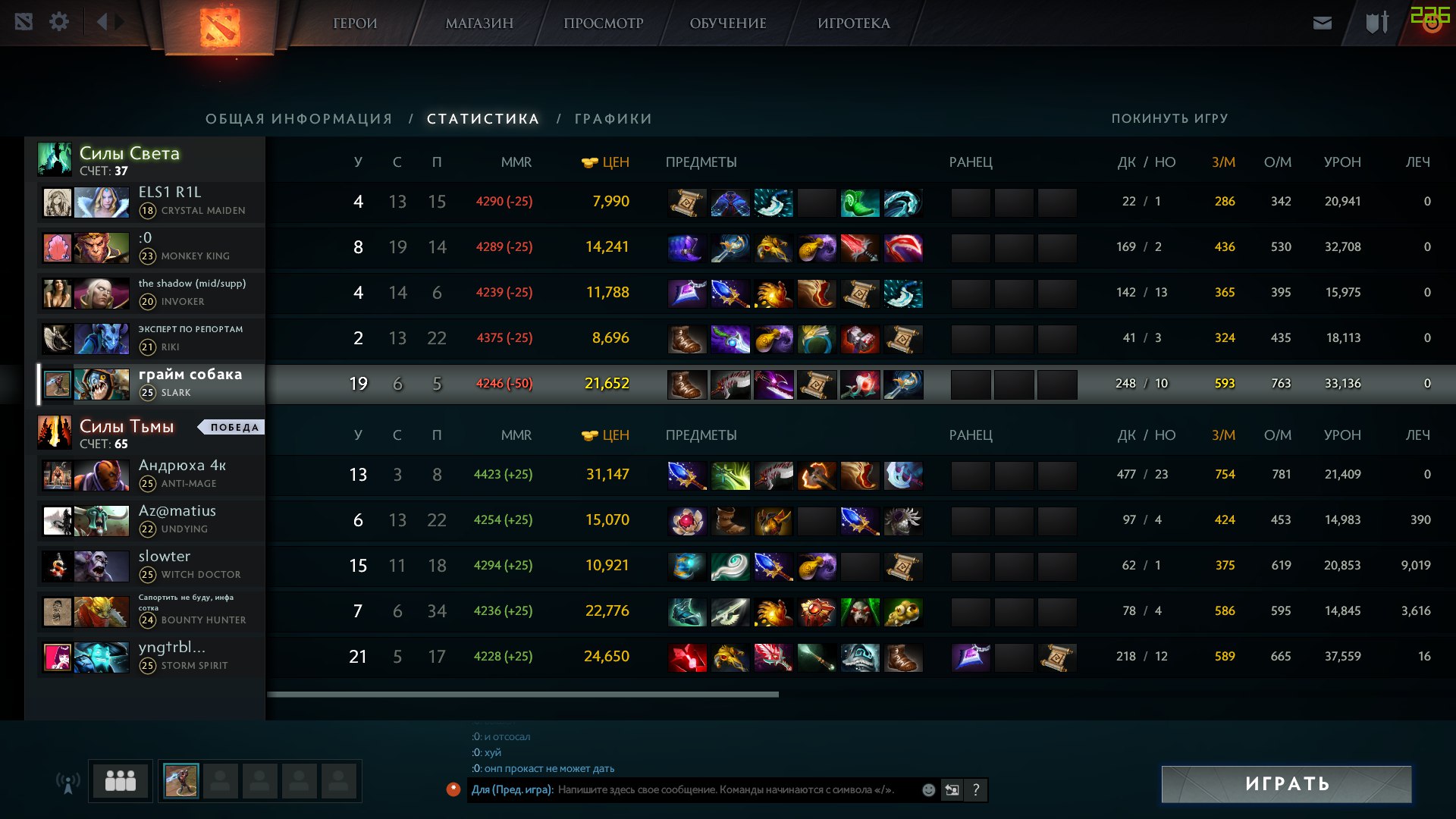Switch to the ГРАФИКИ tab
This screenshot has height=819, width=1456.
(613, 119)
